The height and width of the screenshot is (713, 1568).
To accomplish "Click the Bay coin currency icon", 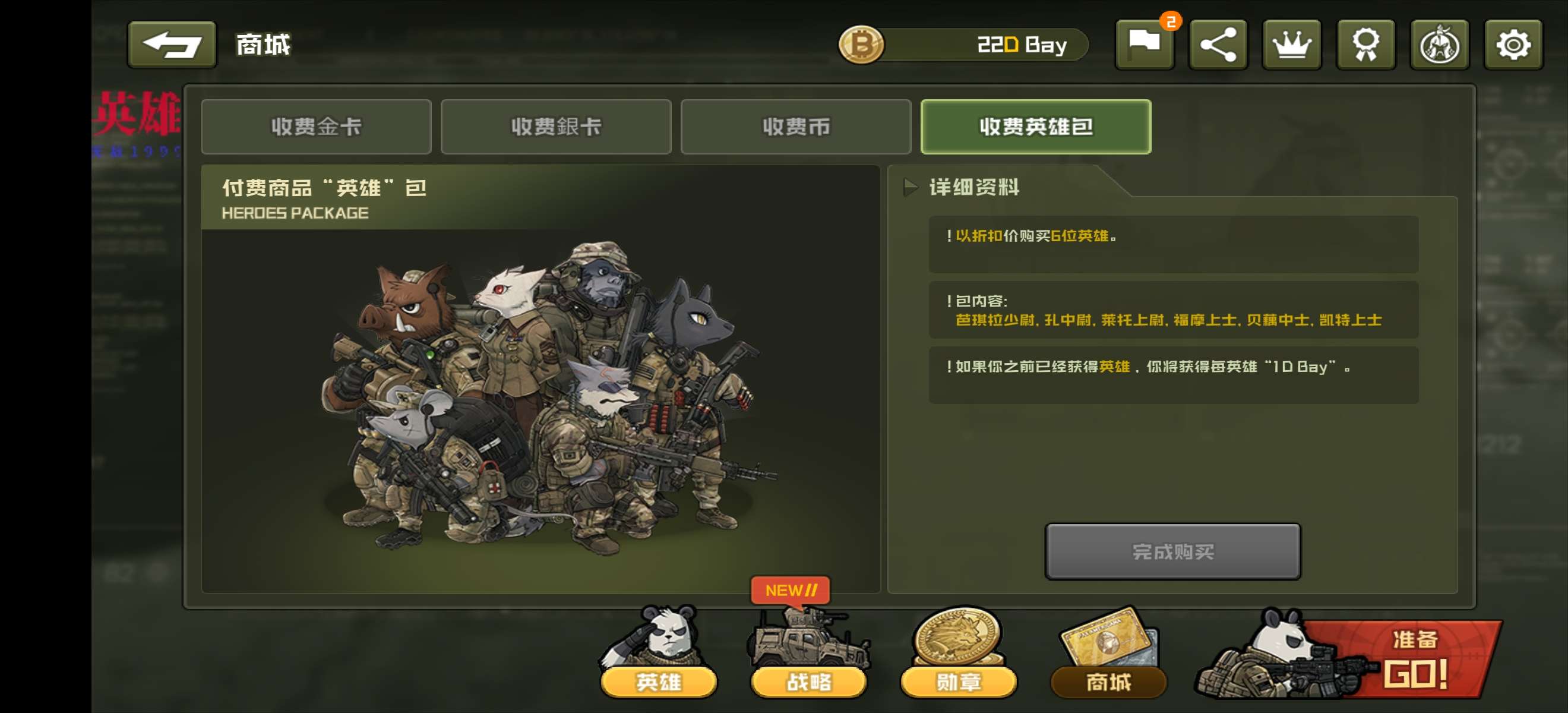I will [x=861, y=45].
